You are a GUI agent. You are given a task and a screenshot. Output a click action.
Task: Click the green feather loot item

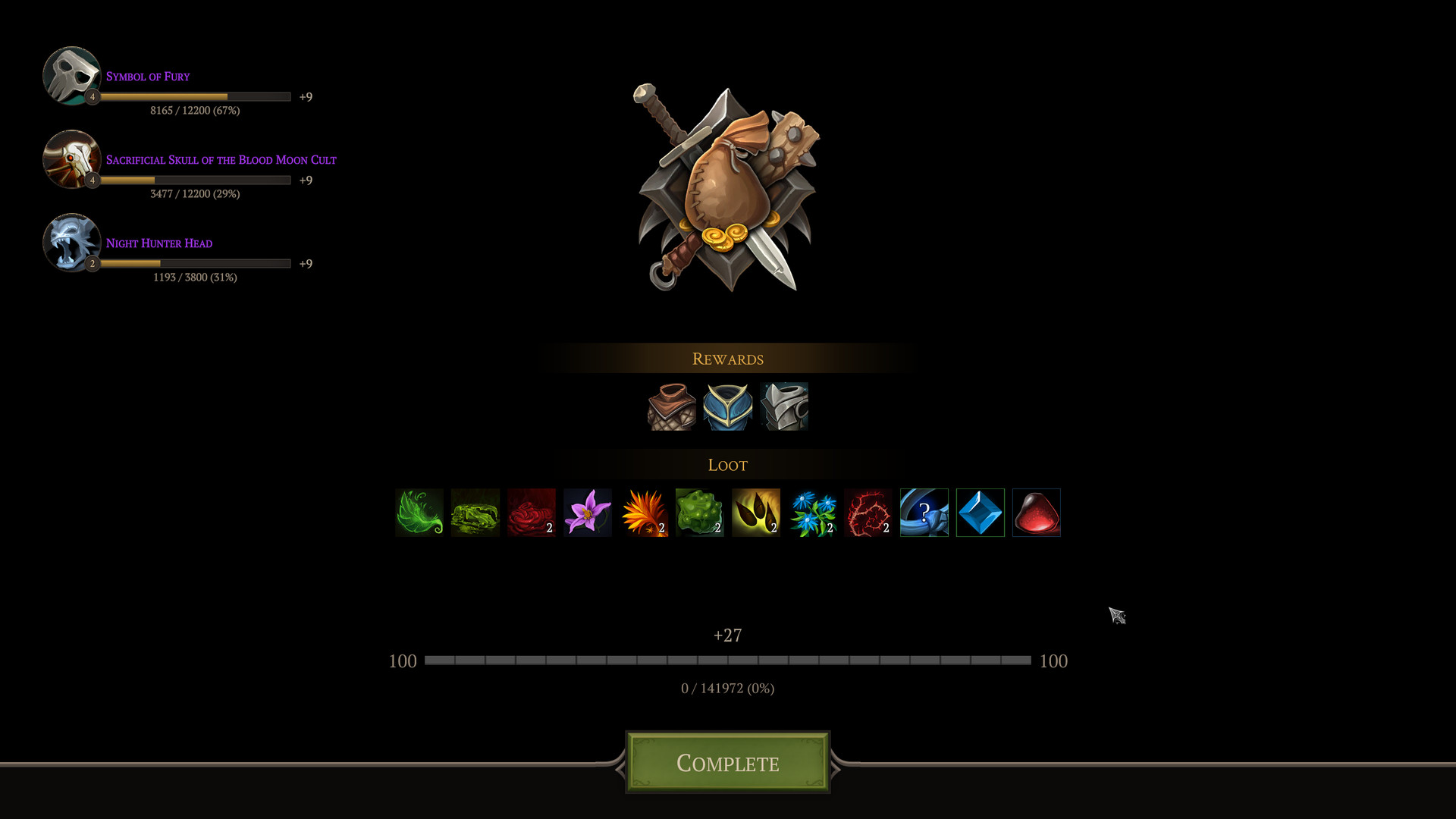(419, 513)
